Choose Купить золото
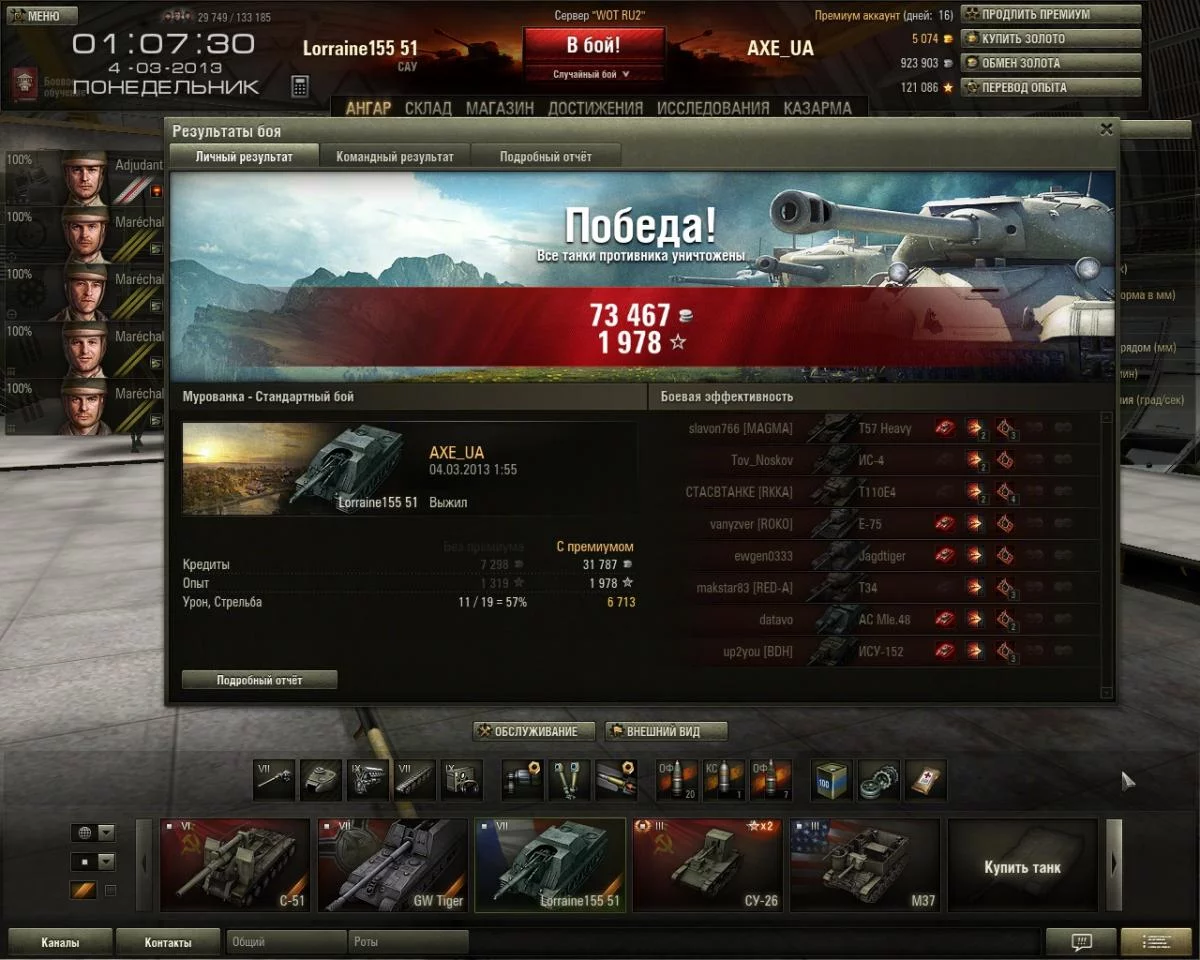Viewport: 1200px width, 960px height. pyautogui.click(x=1051, y=39)
